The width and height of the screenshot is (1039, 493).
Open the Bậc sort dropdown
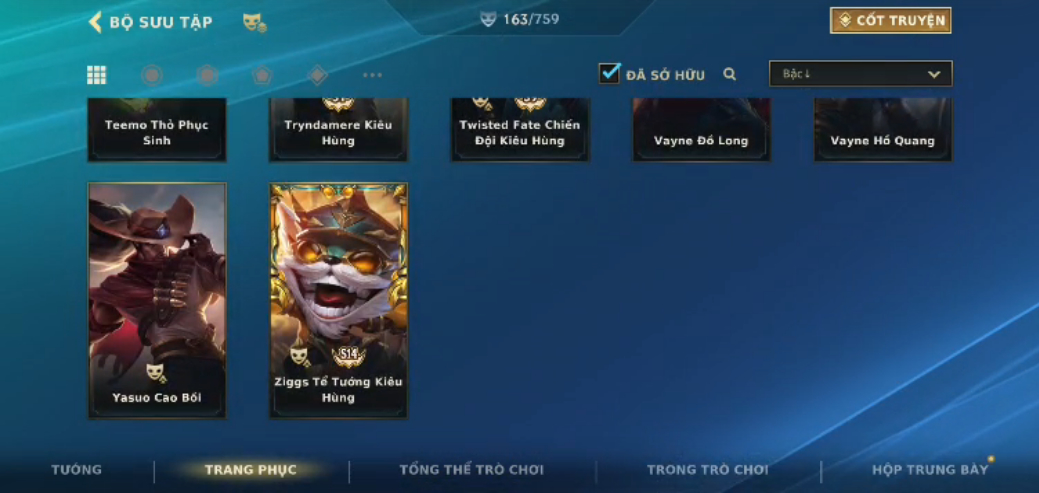coord(860,74)
